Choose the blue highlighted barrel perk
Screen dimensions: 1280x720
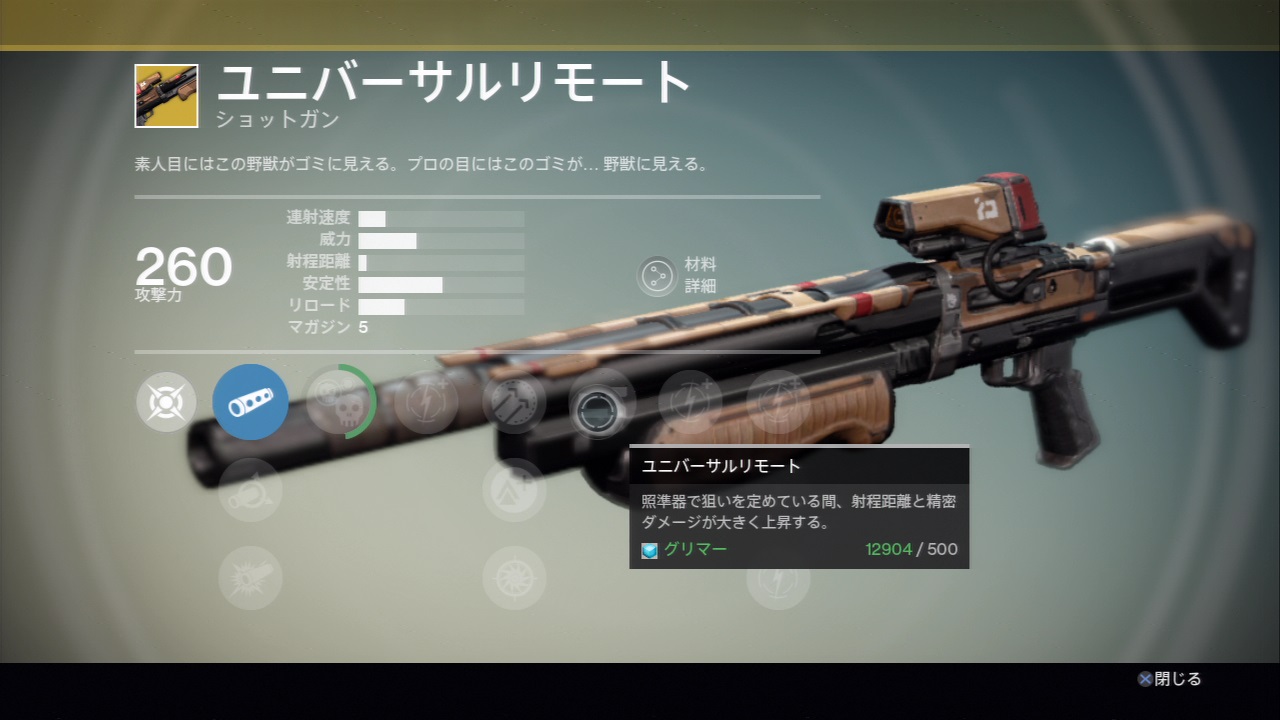pos(250,402)
